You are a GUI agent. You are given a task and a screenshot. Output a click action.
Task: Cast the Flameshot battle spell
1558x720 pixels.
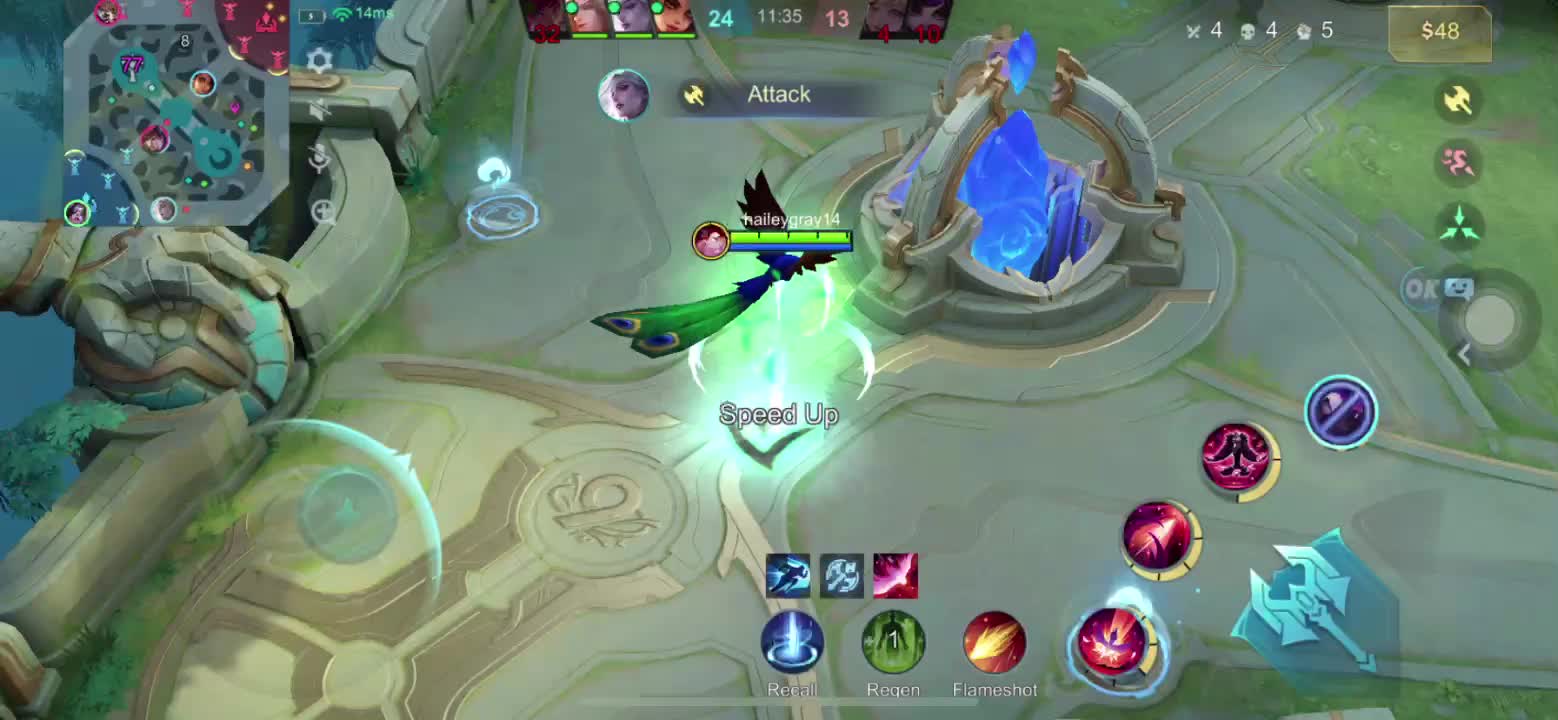pyautogui.click(x=994, y=643)
